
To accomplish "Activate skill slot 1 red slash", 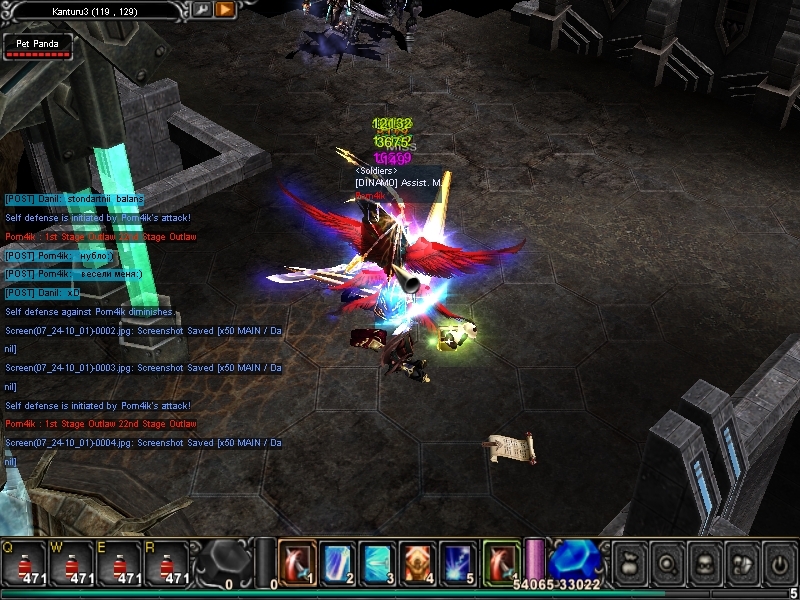I will 297,563.
